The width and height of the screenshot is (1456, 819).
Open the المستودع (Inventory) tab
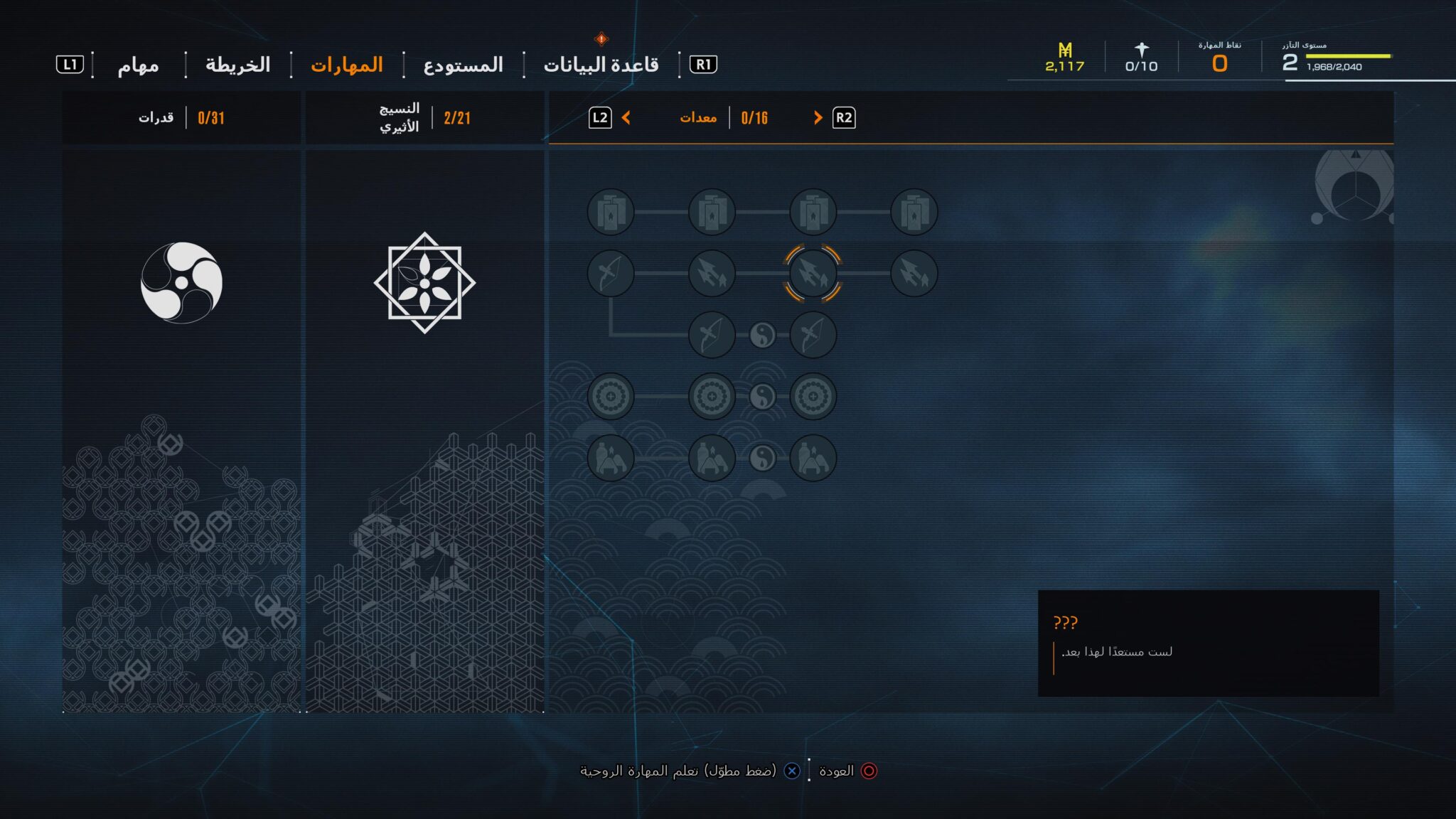pos(463,65)
